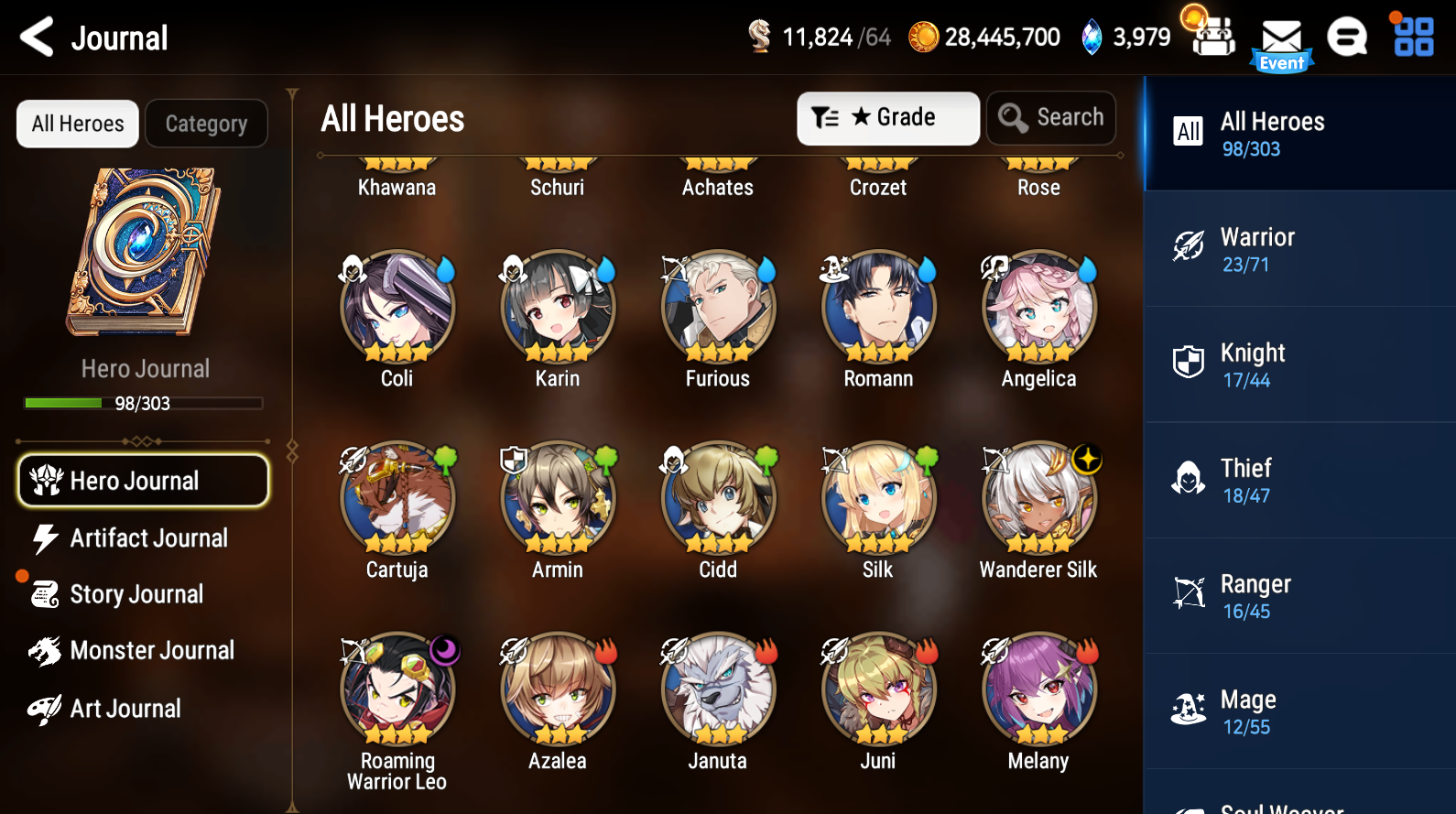Screen dimensions: 1456x814
Task: Switch to the Category tab
Action: 206,123
